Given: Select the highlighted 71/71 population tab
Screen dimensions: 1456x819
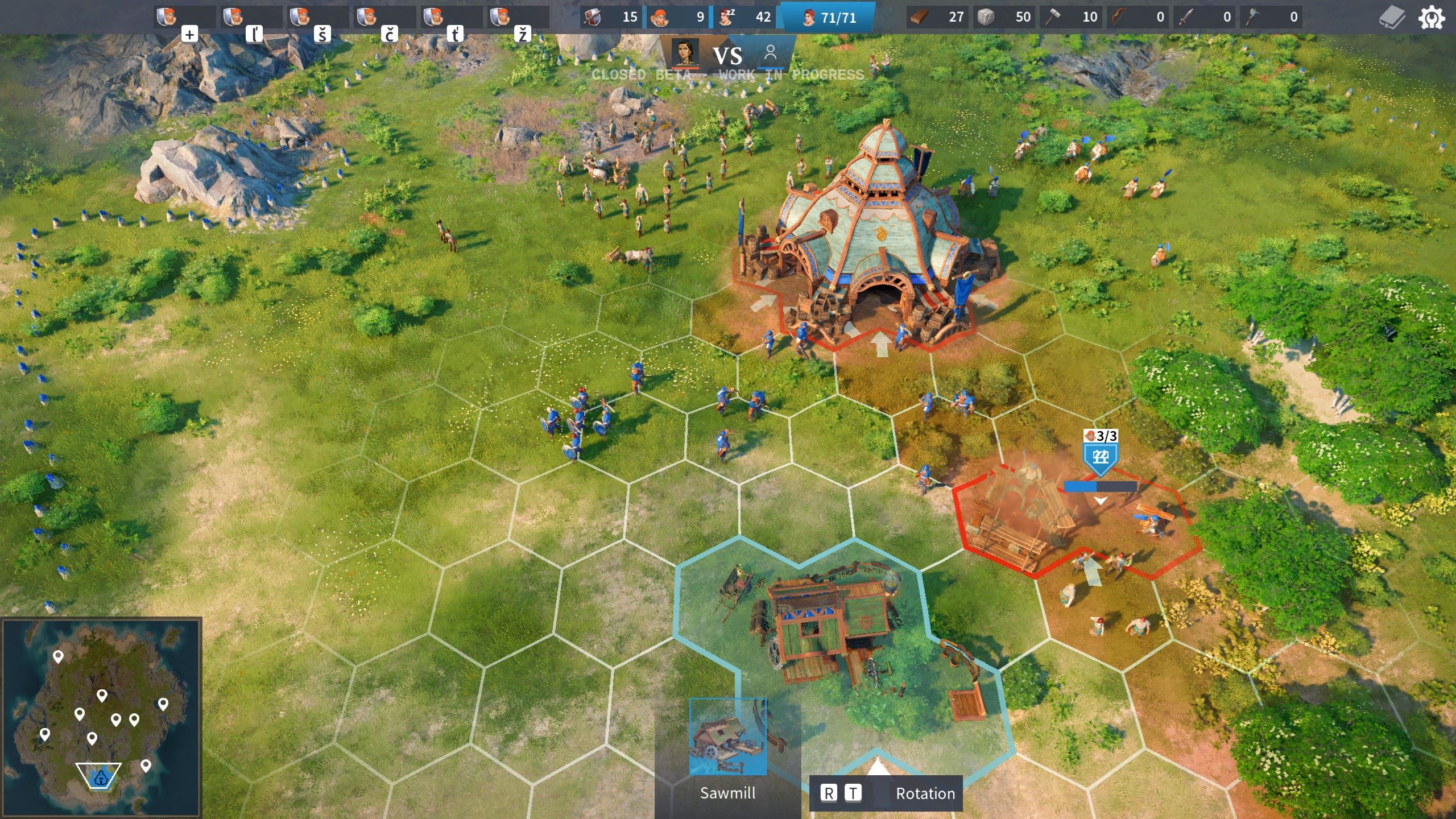Looking at the screenshot, I should click(828, 18).
